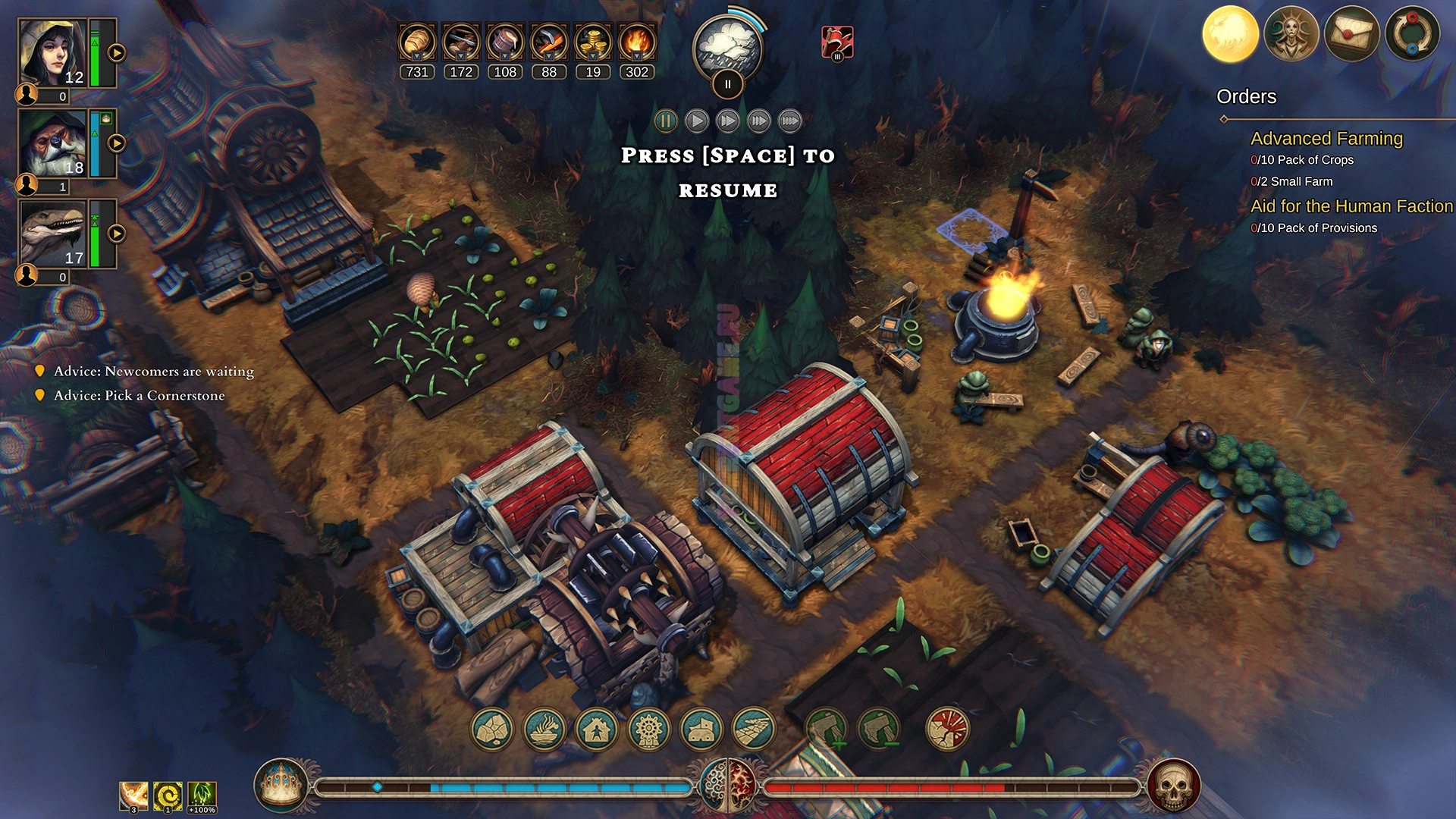The width and height of the screenshot is (1456, 819).
Task: Open the gold coins trade goods category
Action: point(593,42)
